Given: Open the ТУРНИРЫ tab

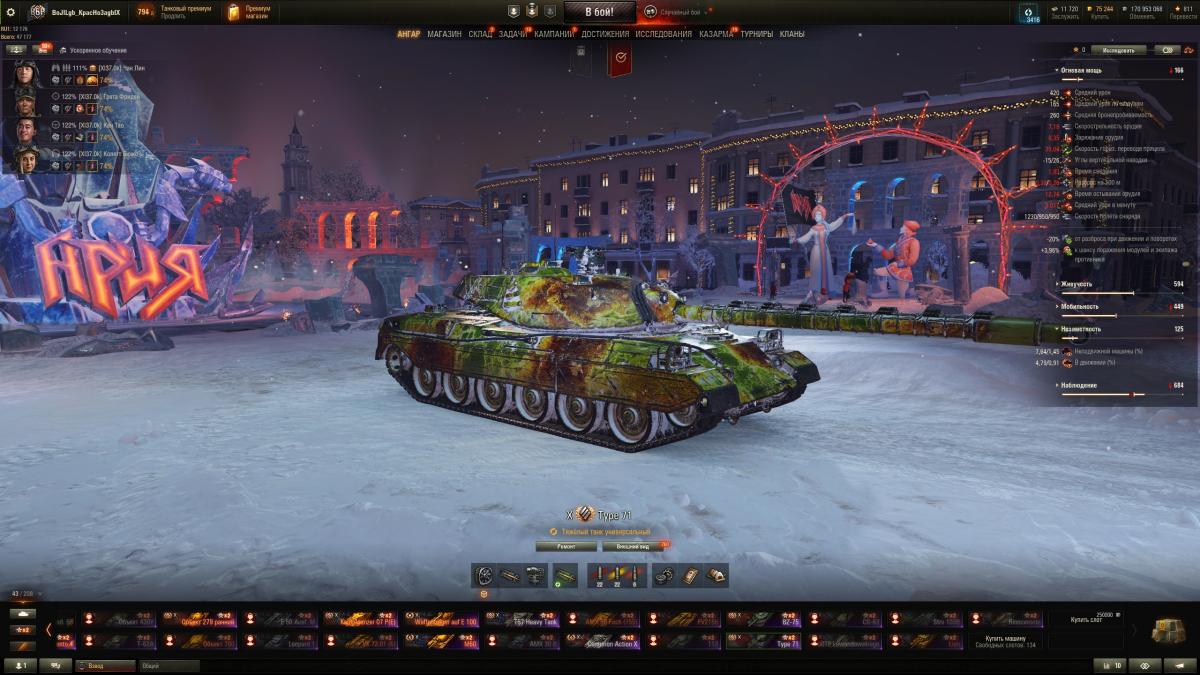Looking at the screenshot, I should (x=757, y=34).
